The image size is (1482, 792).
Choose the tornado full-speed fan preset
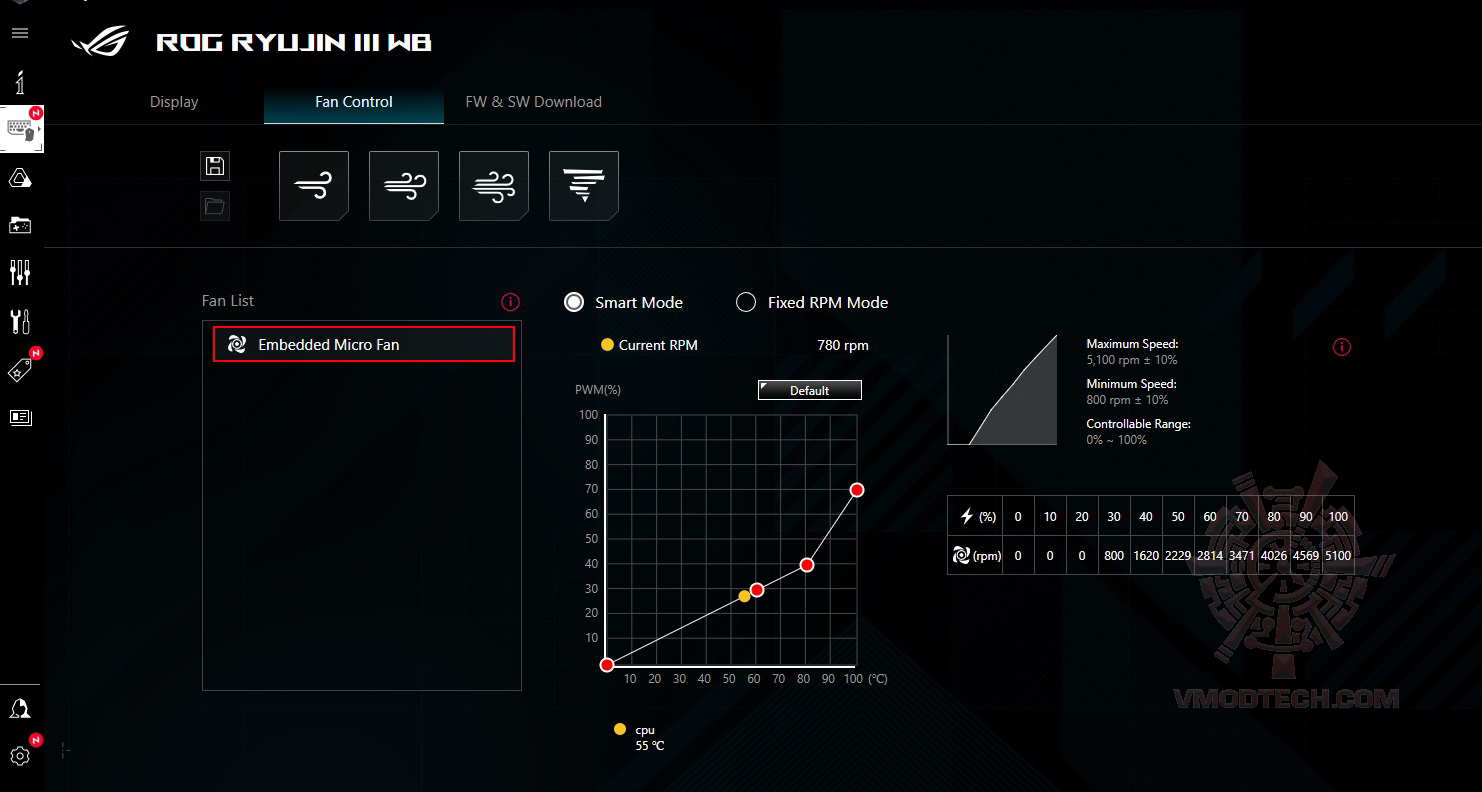[583, 186]
